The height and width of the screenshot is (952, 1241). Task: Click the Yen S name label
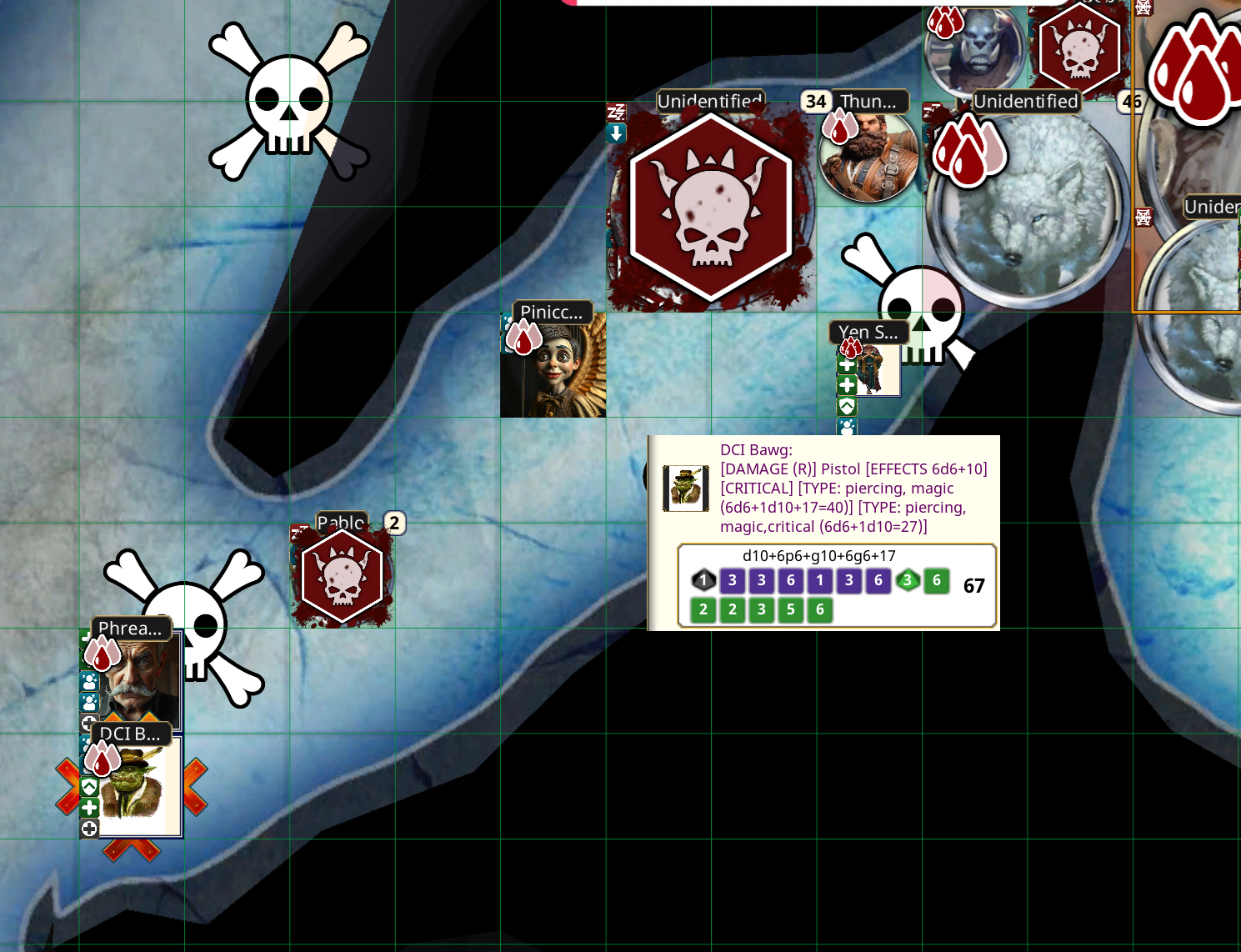click(x=867, y=332)
